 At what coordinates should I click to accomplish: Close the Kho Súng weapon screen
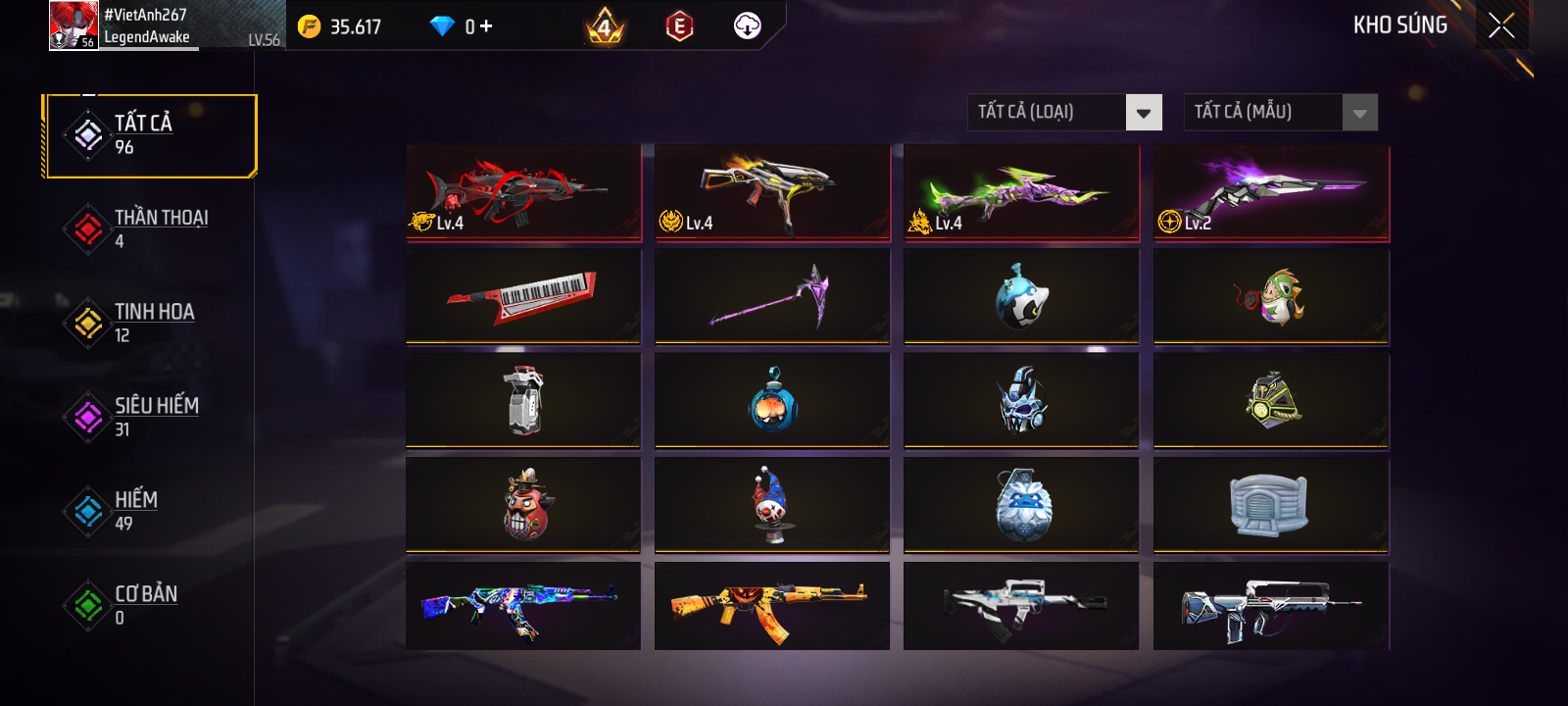(x=1500, y=25)
